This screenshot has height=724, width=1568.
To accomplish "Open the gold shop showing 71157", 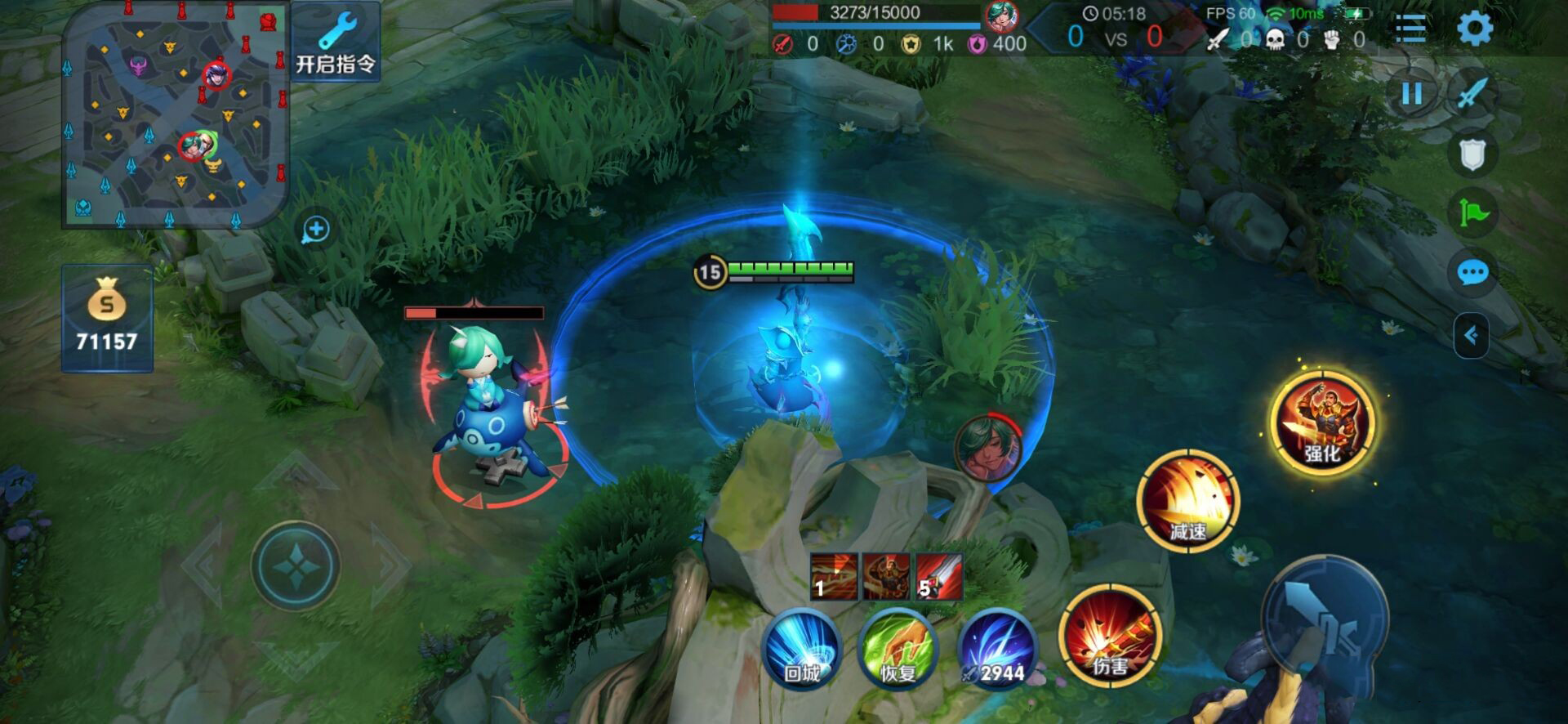I will 107,319.
